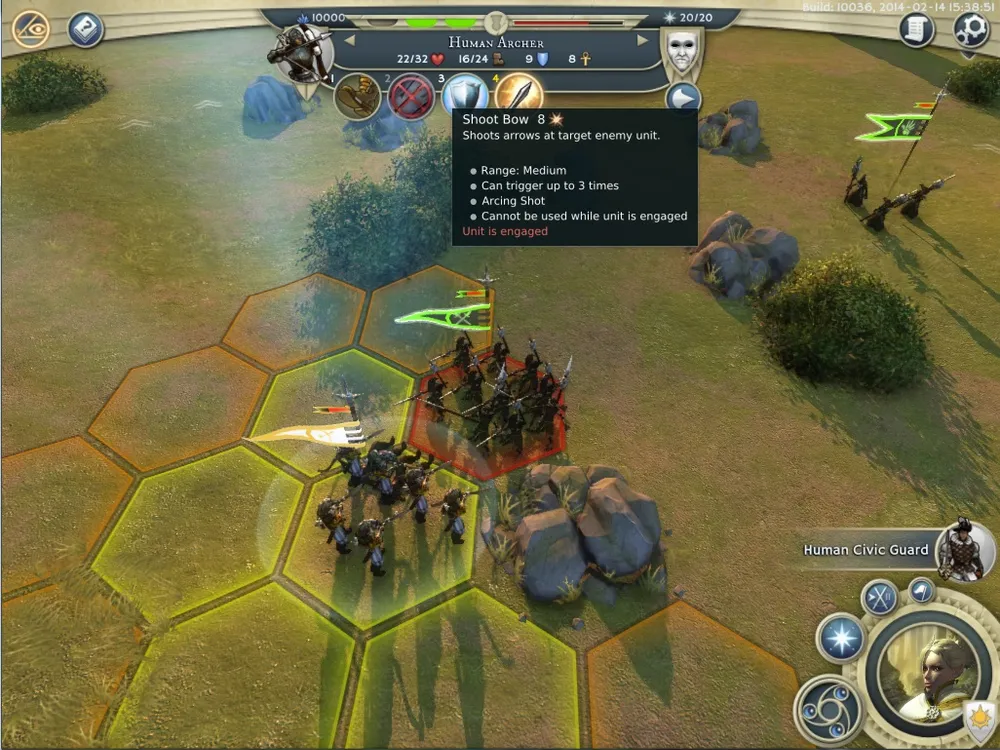
Task: Toggle the eye view icon
Action: point(30,29)
